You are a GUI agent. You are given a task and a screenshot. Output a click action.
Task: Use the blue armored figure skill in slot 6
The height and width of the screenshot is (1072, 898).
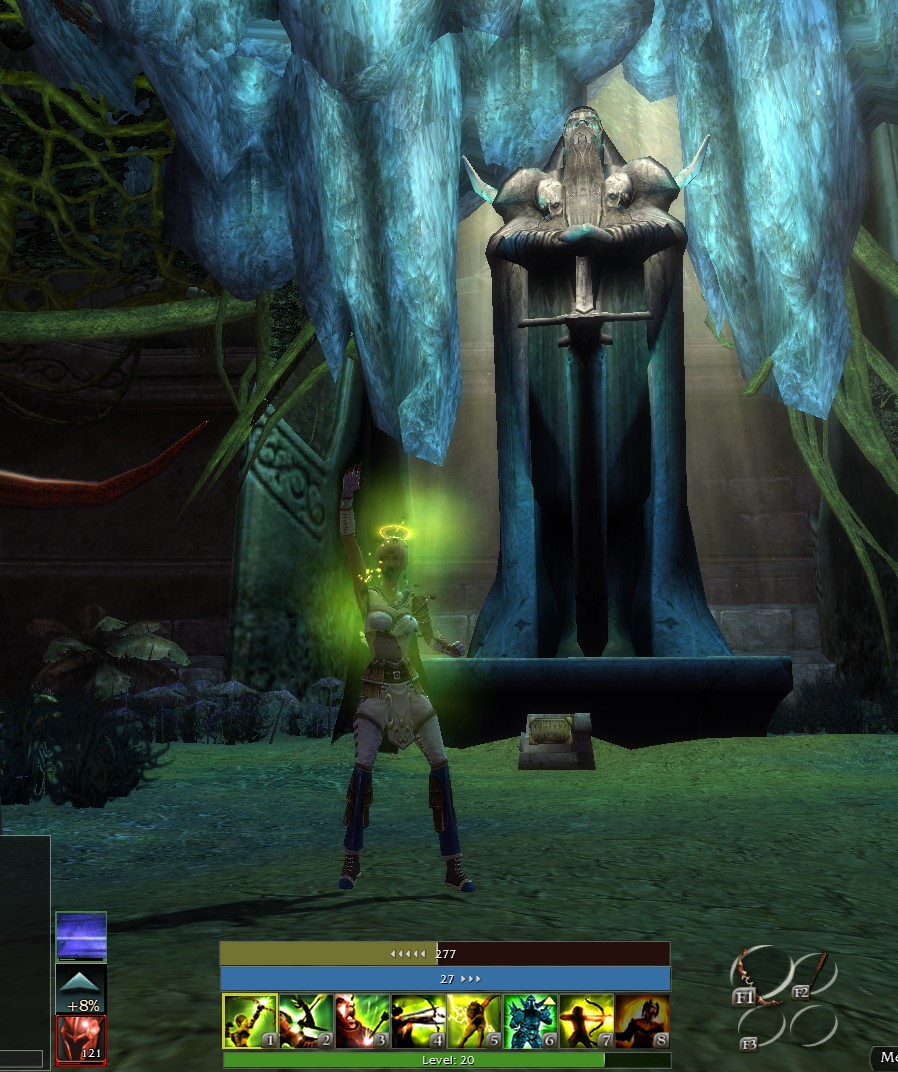pos(530,1021)
